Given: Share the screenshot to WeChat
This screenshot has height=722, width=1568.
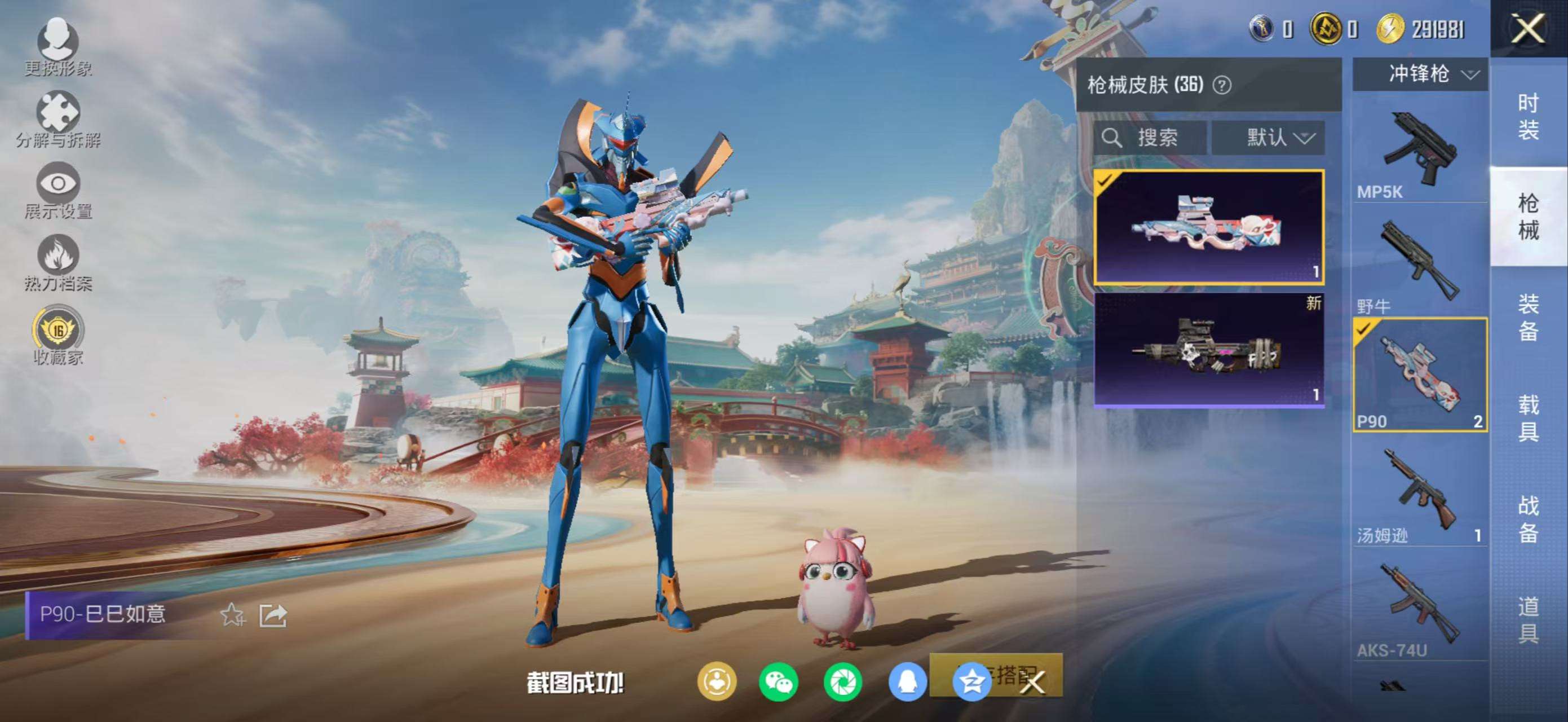Looking at the screenshot, I should (x=779, y=682).
